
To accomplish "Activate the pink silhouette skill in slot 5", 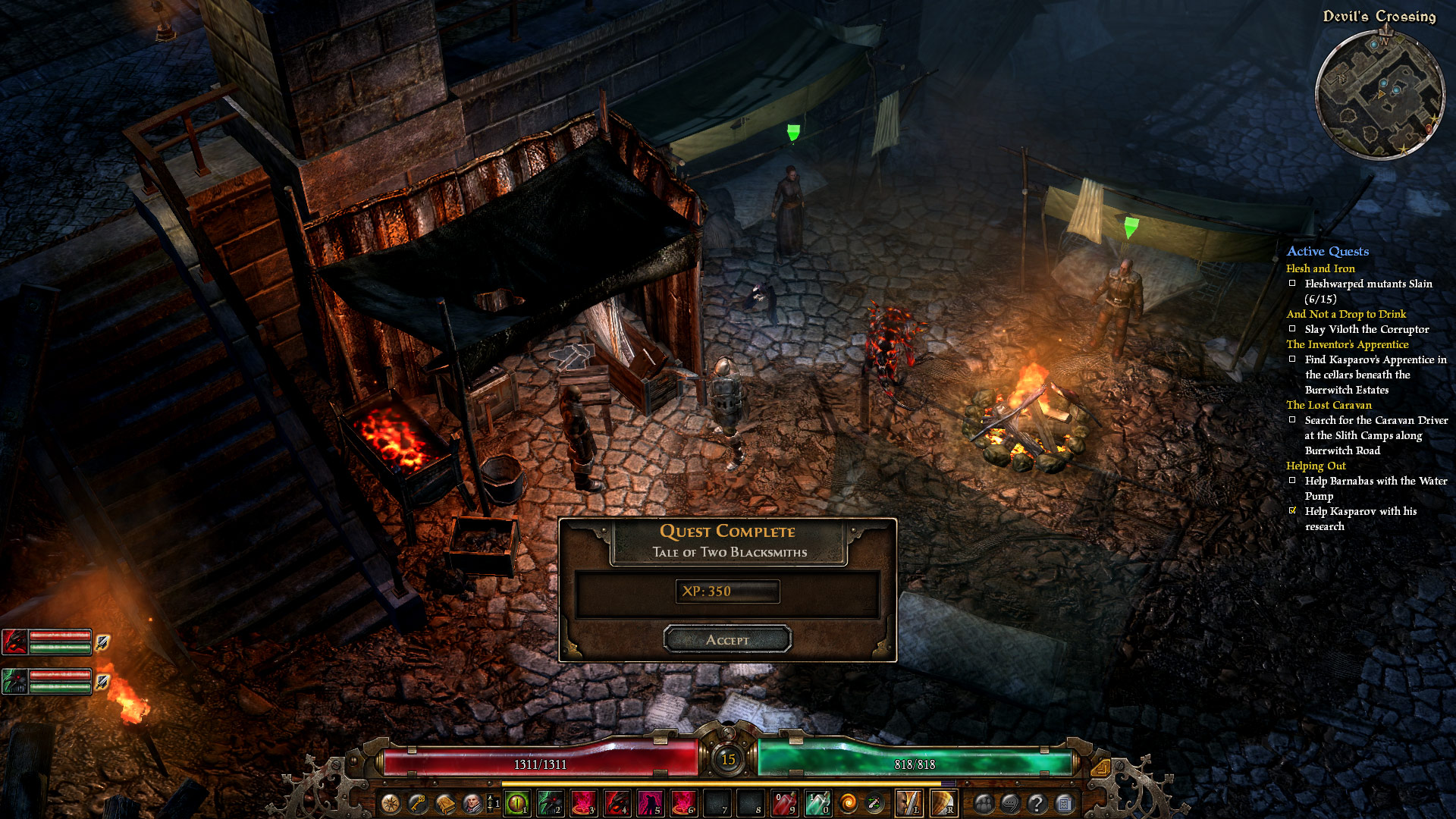I will [650, 803].
